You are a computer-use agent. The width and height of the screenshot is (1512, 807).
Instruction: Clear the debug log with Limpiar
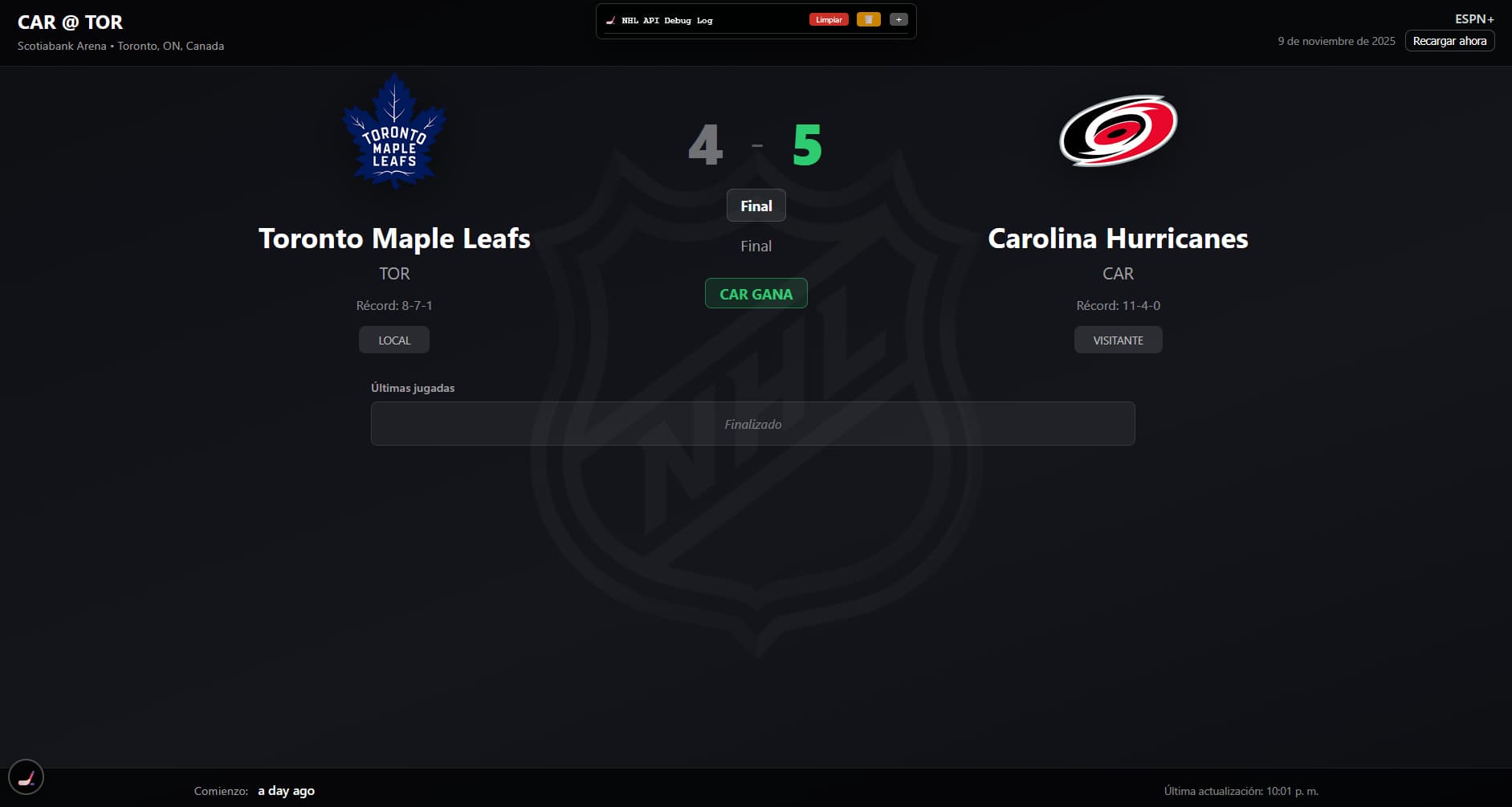pos(829,20)
